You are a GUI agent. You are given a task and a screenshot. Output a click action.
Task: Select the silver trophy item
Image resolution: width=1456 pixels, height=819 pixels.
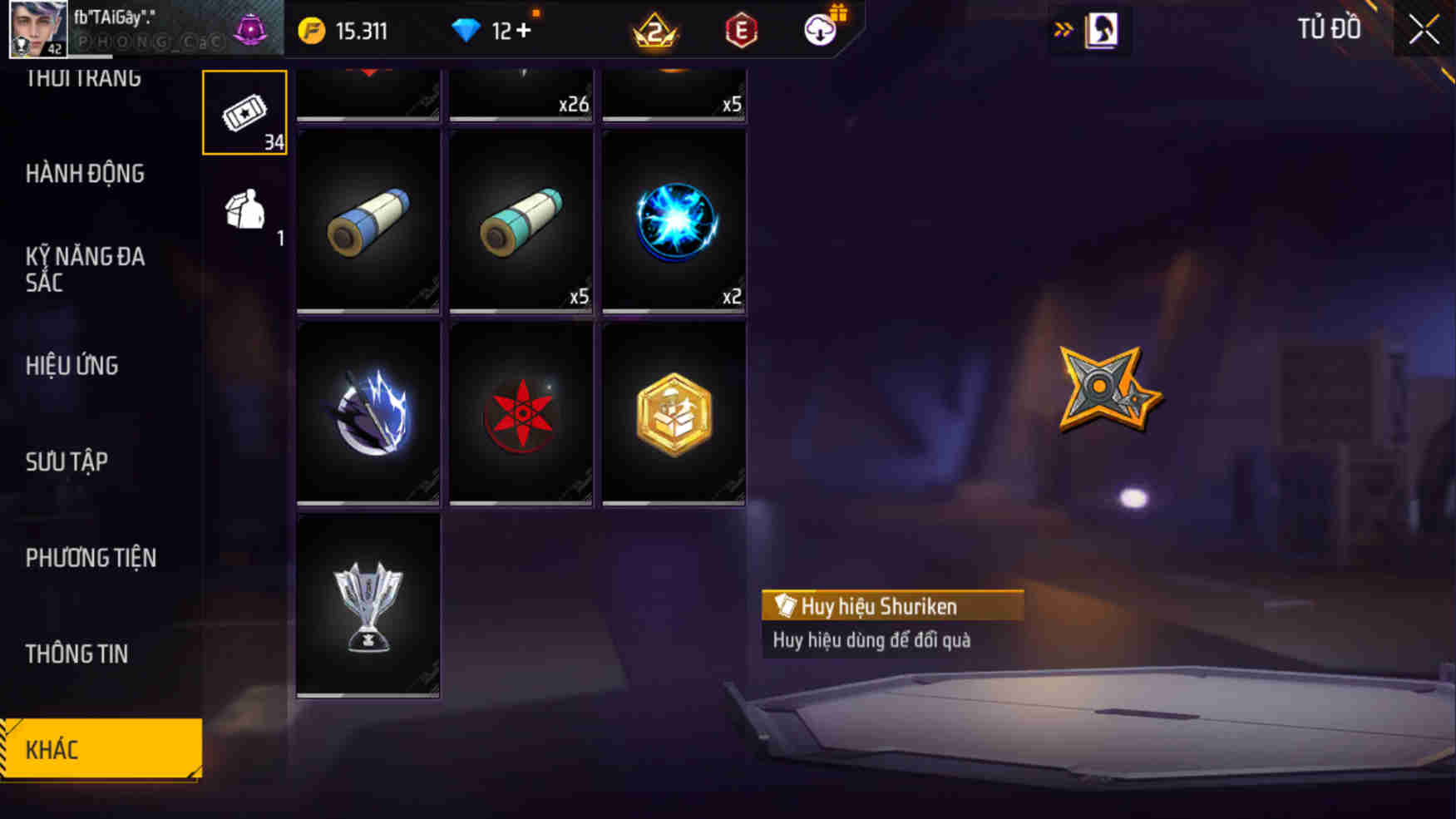[368, 604]
